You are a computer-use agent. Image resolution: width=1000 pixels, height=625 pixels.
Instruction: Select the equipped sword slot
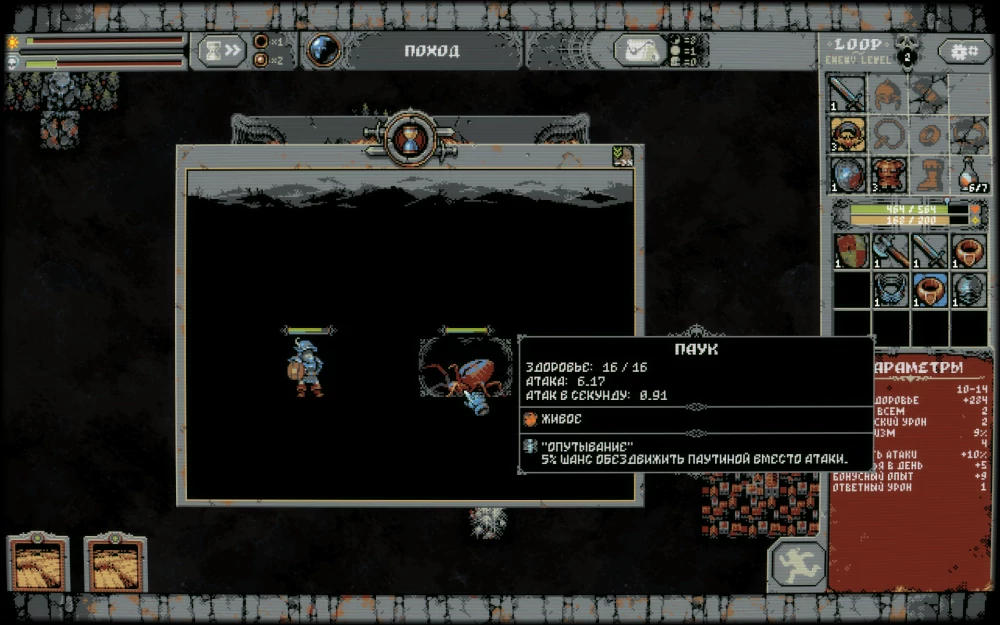(848, 95)
